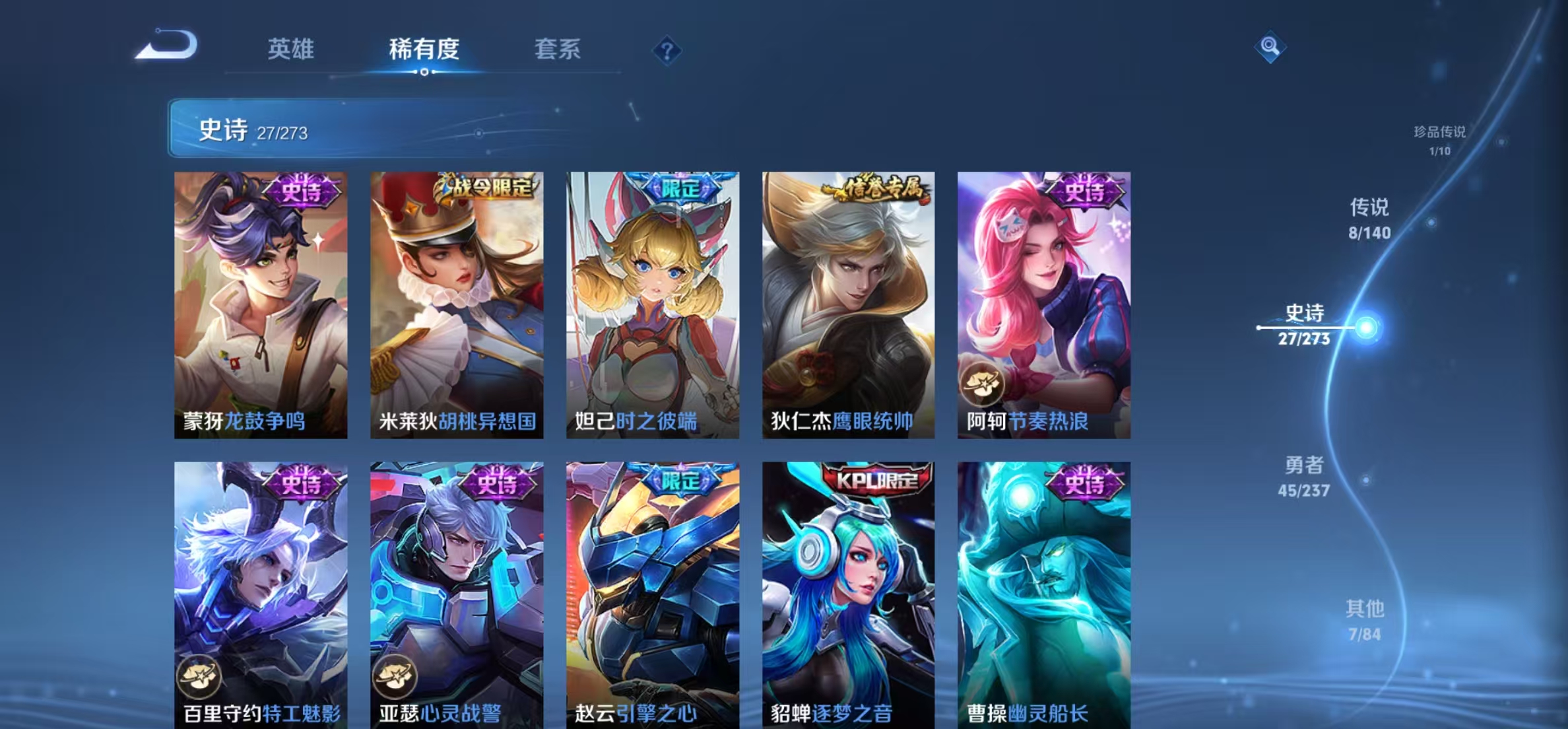Open search using the magnifier icon

point(1270,48)
